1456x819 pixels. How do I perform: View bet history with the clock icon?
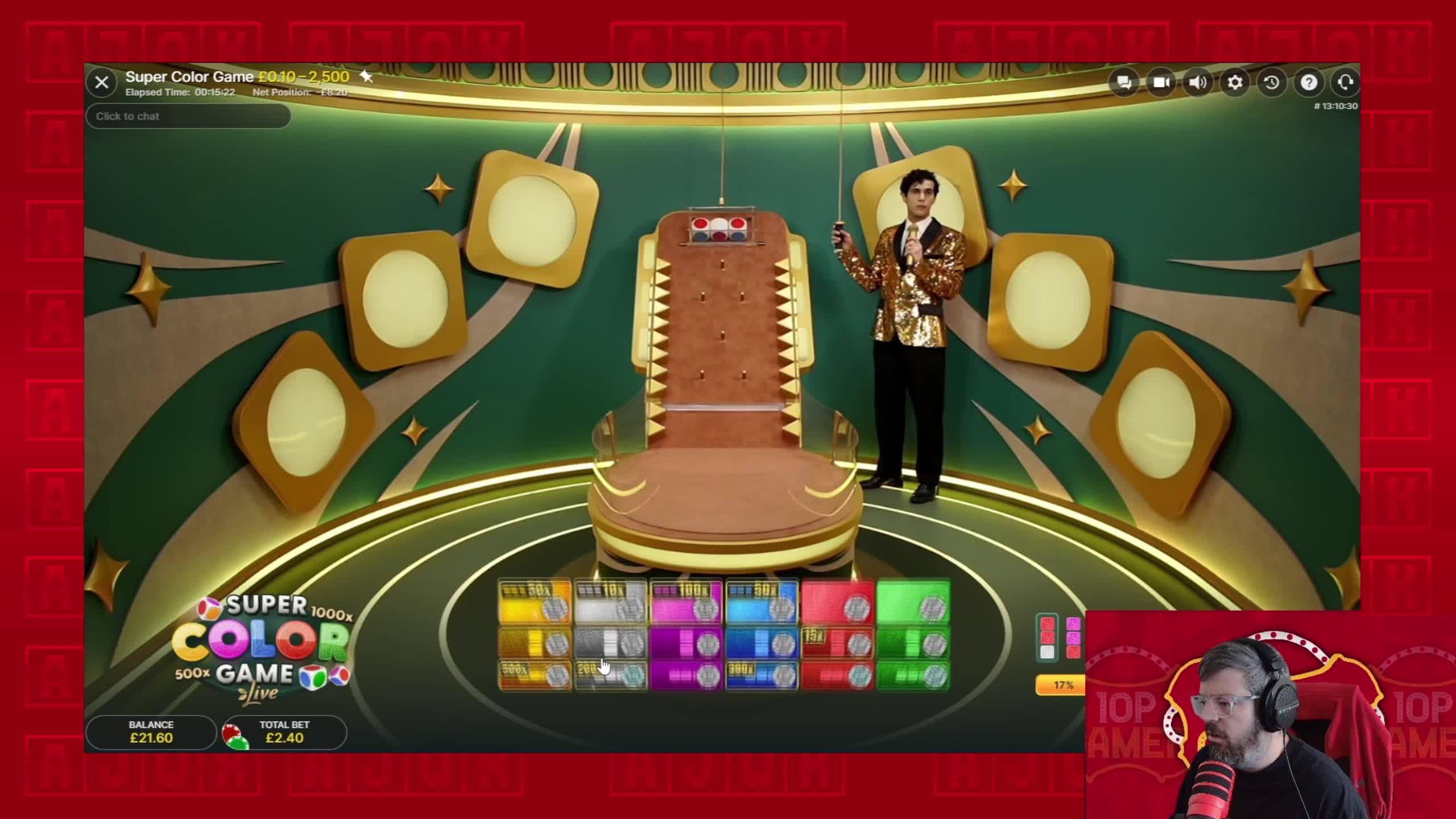coord(1272,82)
